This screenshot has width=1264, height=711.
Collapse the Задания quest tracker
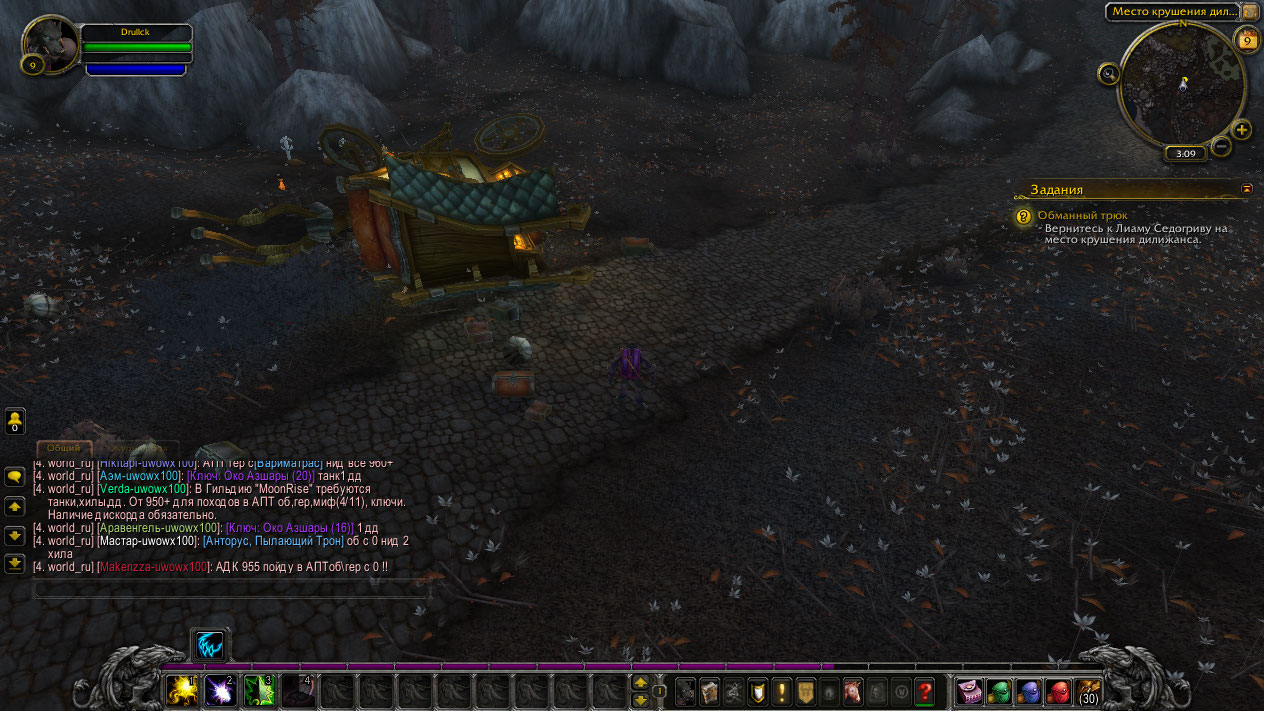click(x=1247, y=188)
